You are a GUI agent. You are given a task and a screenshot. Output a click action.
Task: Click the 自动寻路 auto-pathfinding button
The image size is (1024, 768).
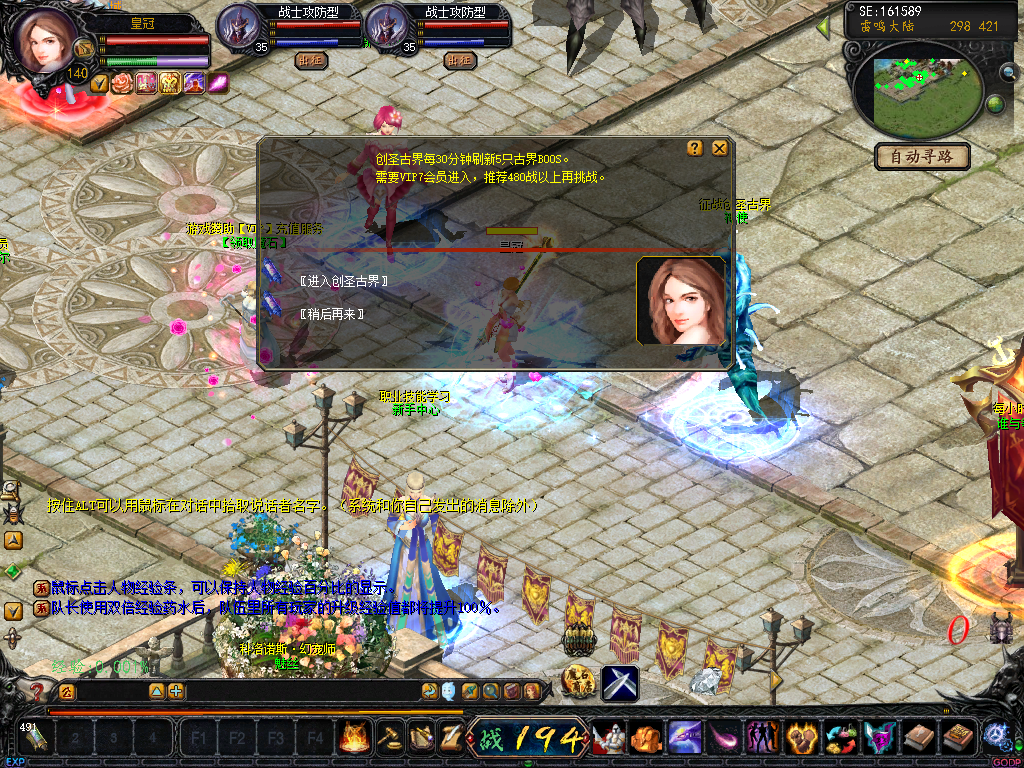click(922, 156)
